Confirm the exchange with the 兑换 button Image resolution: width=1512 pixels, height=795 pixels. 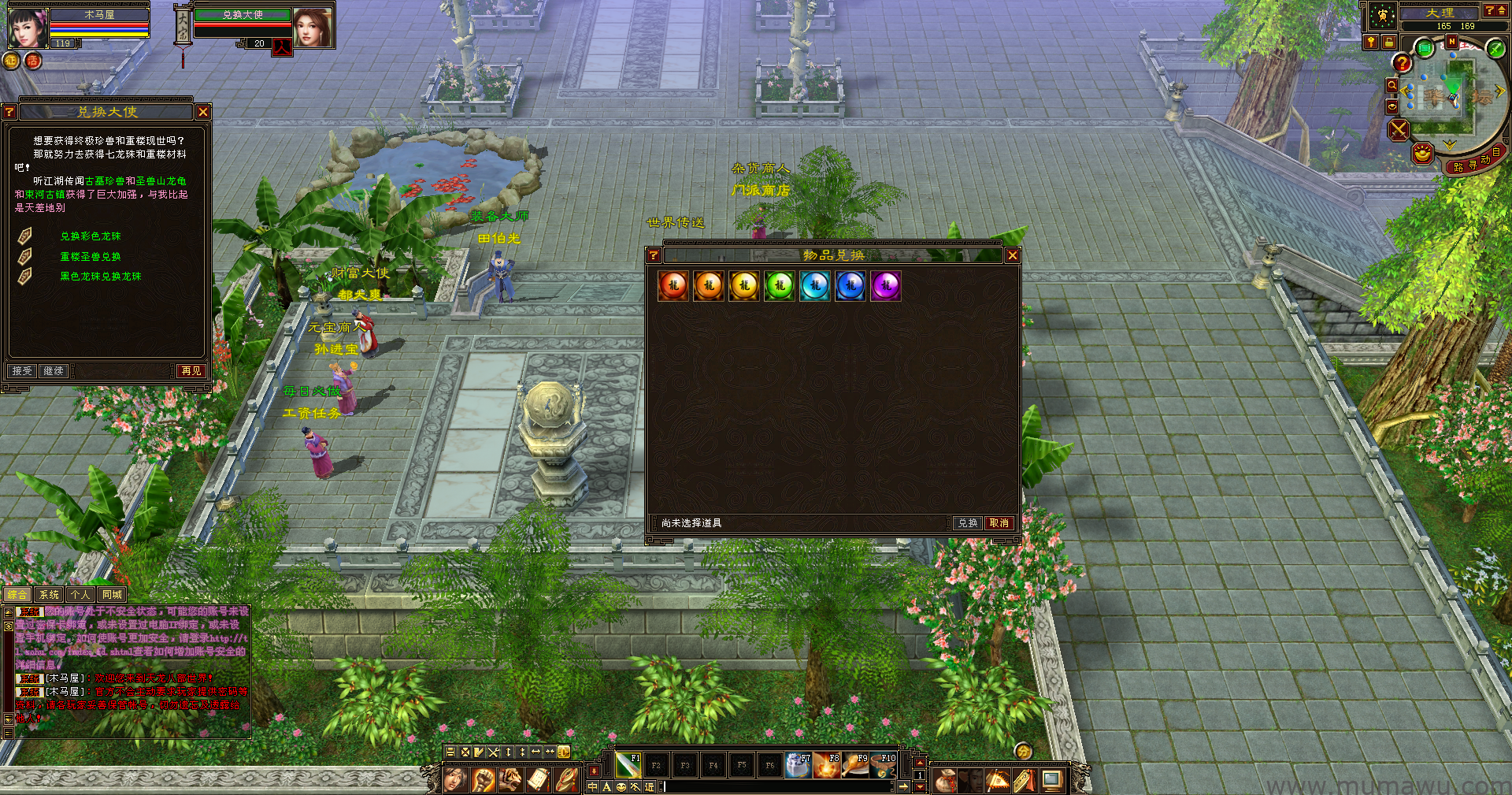click(967, 523)
